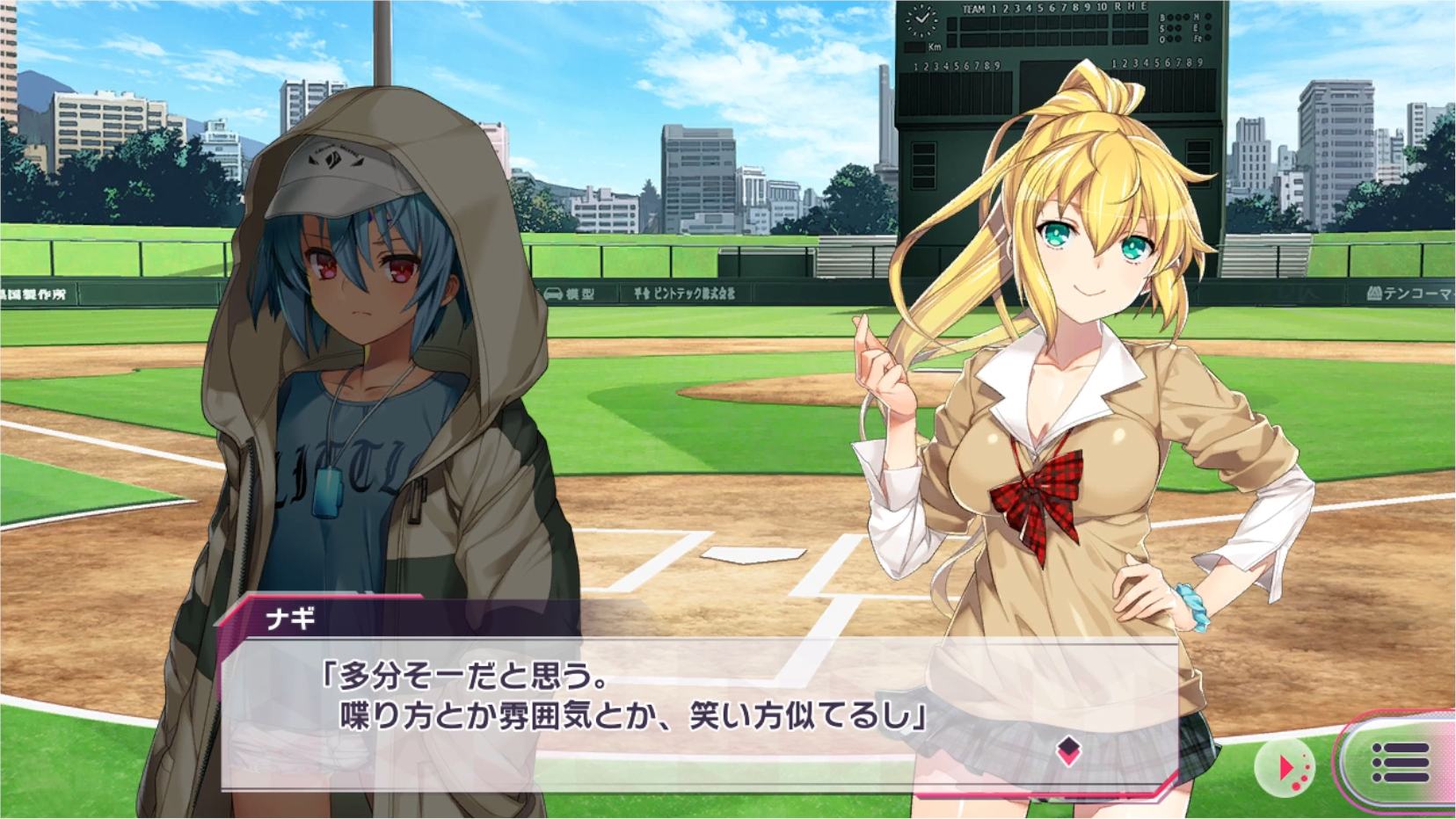Advance dialogue via the diamond continue indicator
This screenshot has width=1456, height=819.
[x=1068, y=750]
